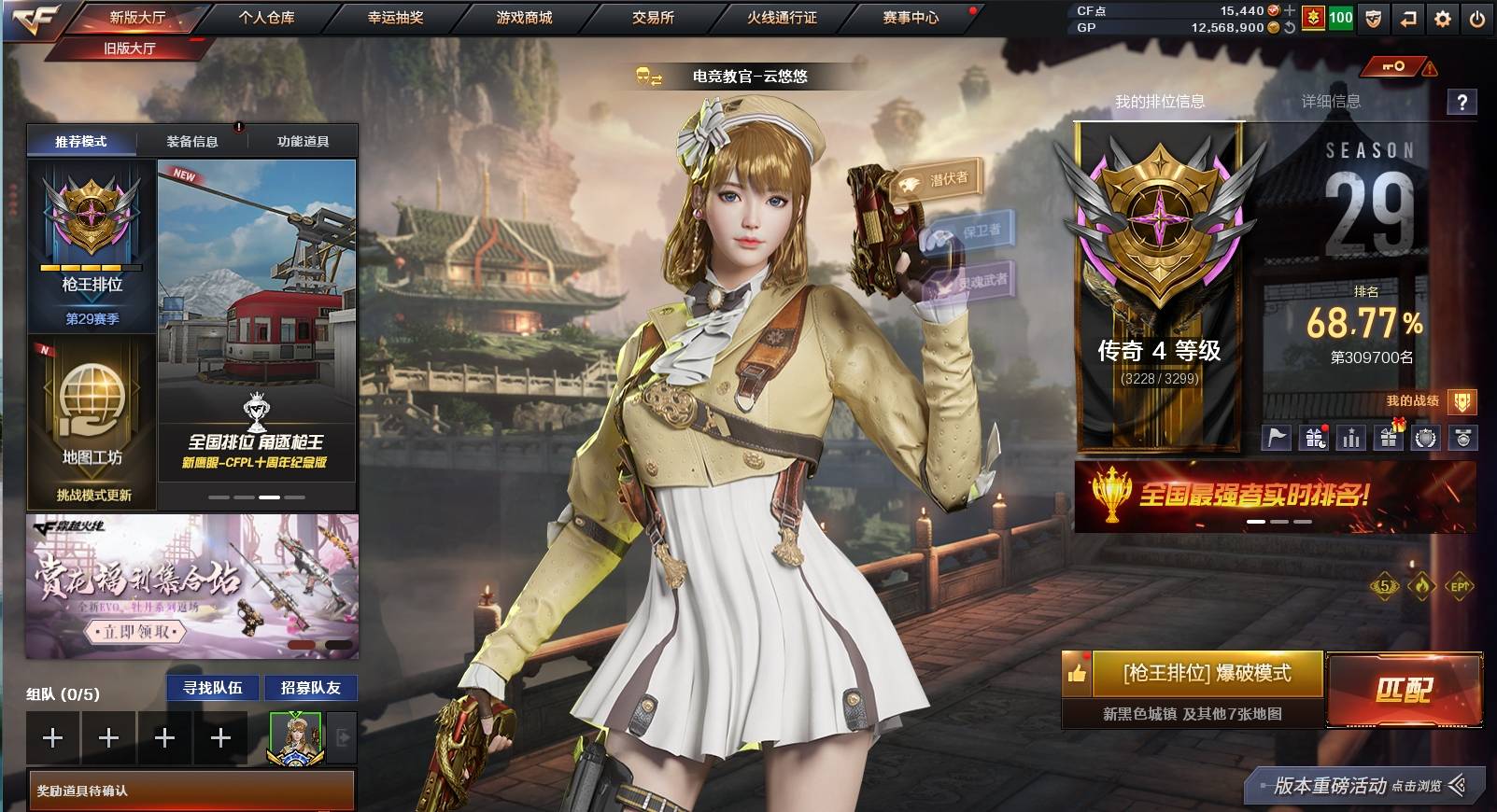The image size is (1497, 812).
Task: Open settings with the gear icon
Action: click(x=1443, y=19)
